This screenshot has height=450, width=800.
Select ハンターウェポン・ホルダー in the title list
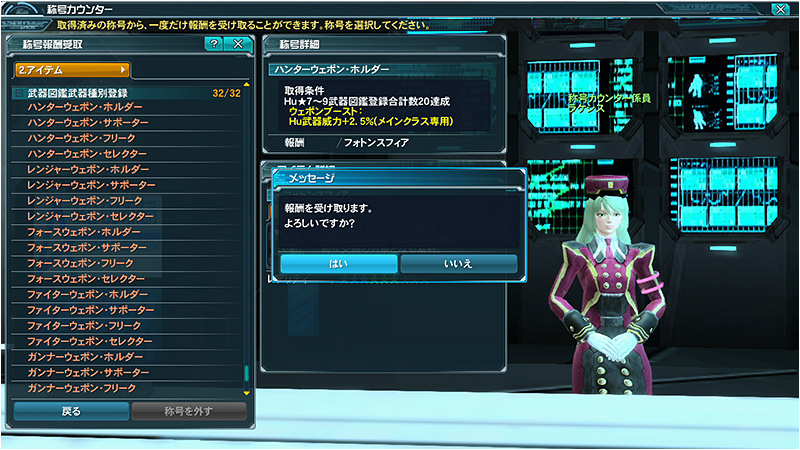tap(85, 107)
